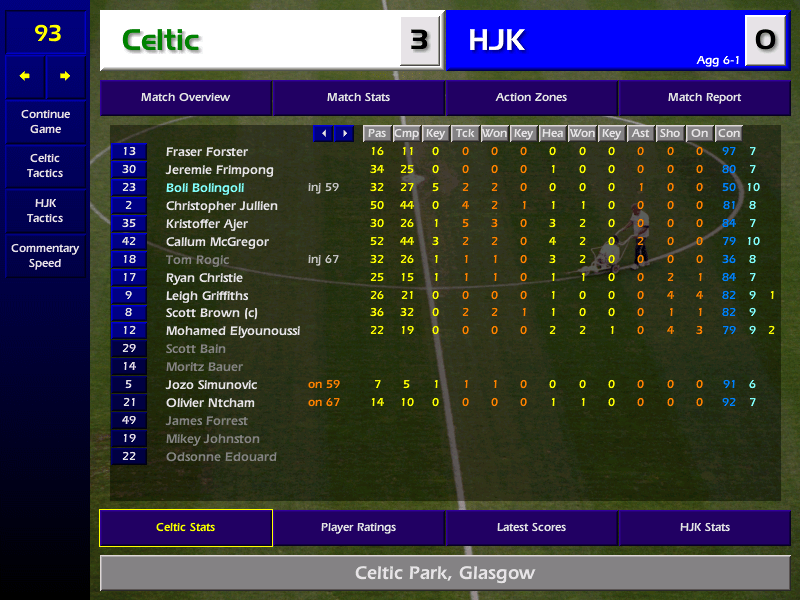Click the stats column left scroll arrow
Screen dimensions: 800x600
pyautogui.click(x=323, y=133)
